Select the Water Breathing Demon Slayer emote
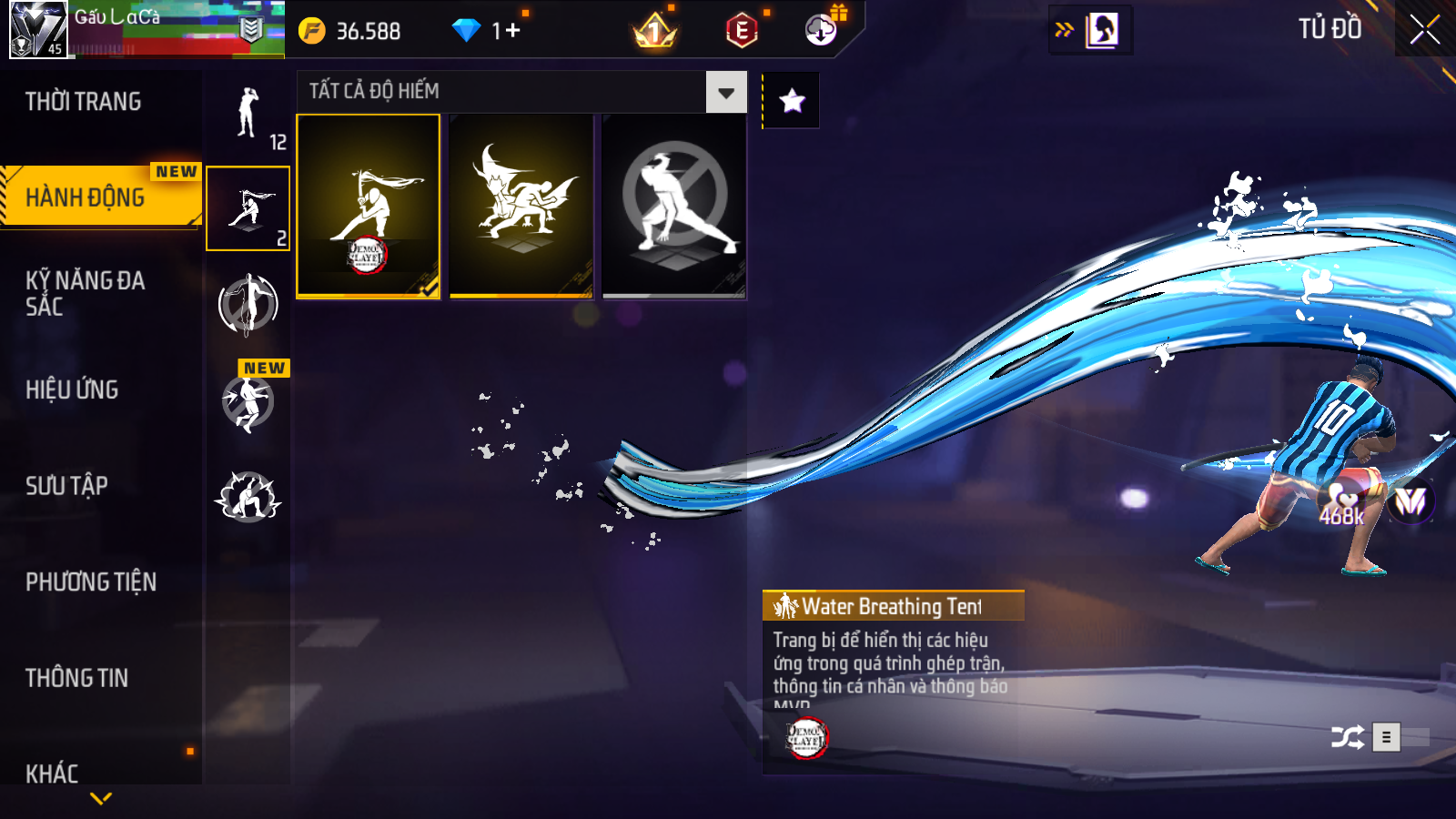This screenshot has height=819, width=1456. 369,206
